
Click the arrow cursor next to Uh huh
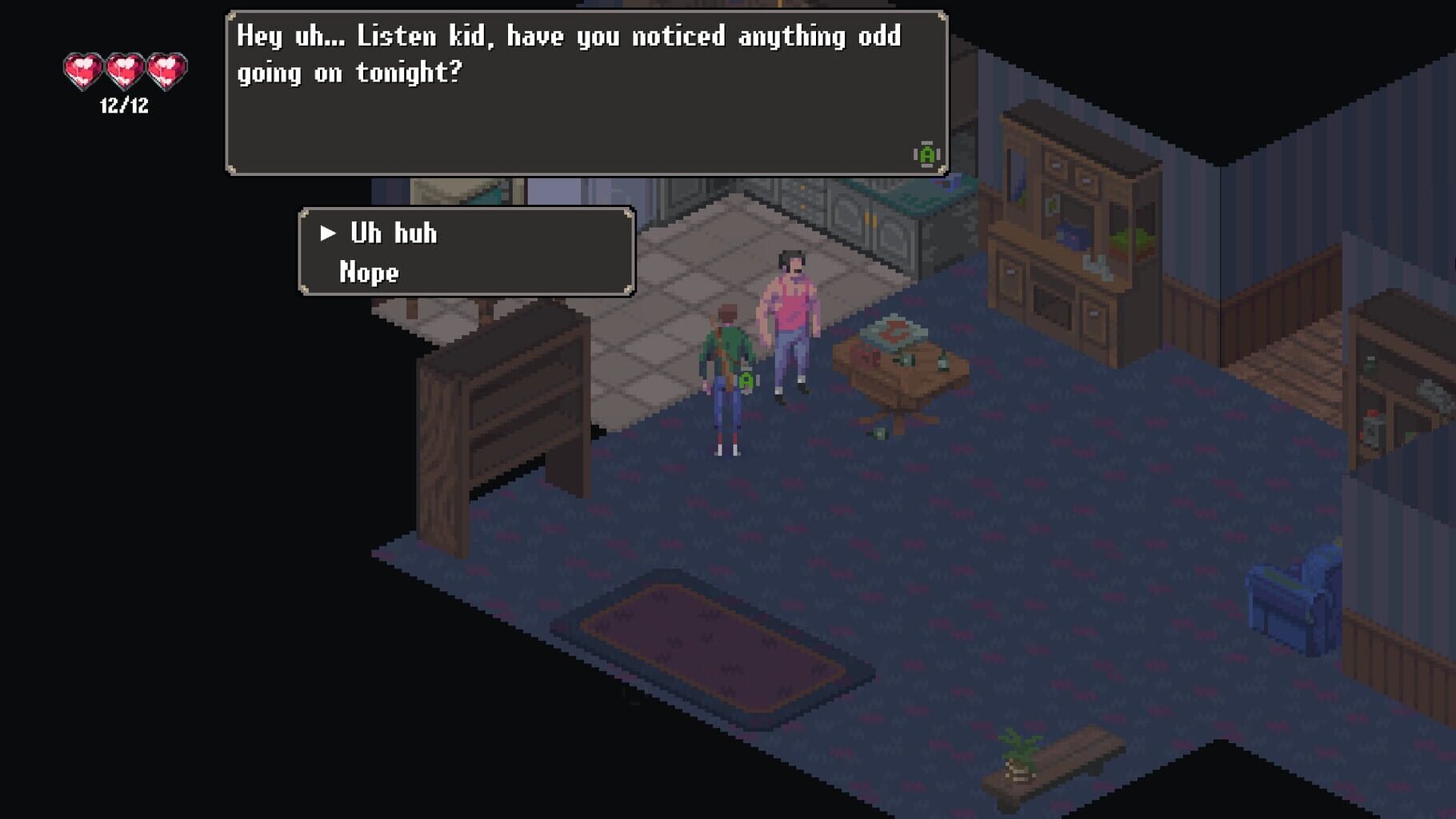[327, 234]
